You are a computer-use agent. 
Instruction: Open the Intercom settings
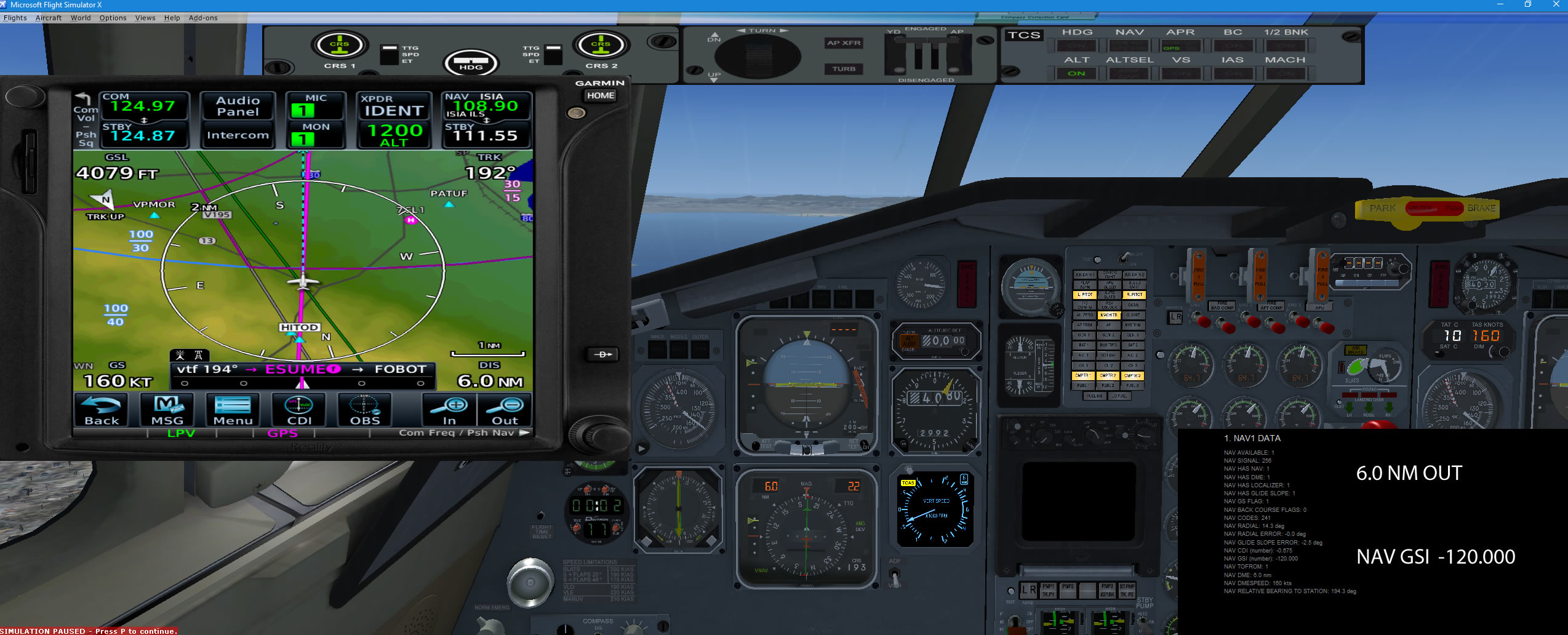pyautogui.click(x=238, y=135)
